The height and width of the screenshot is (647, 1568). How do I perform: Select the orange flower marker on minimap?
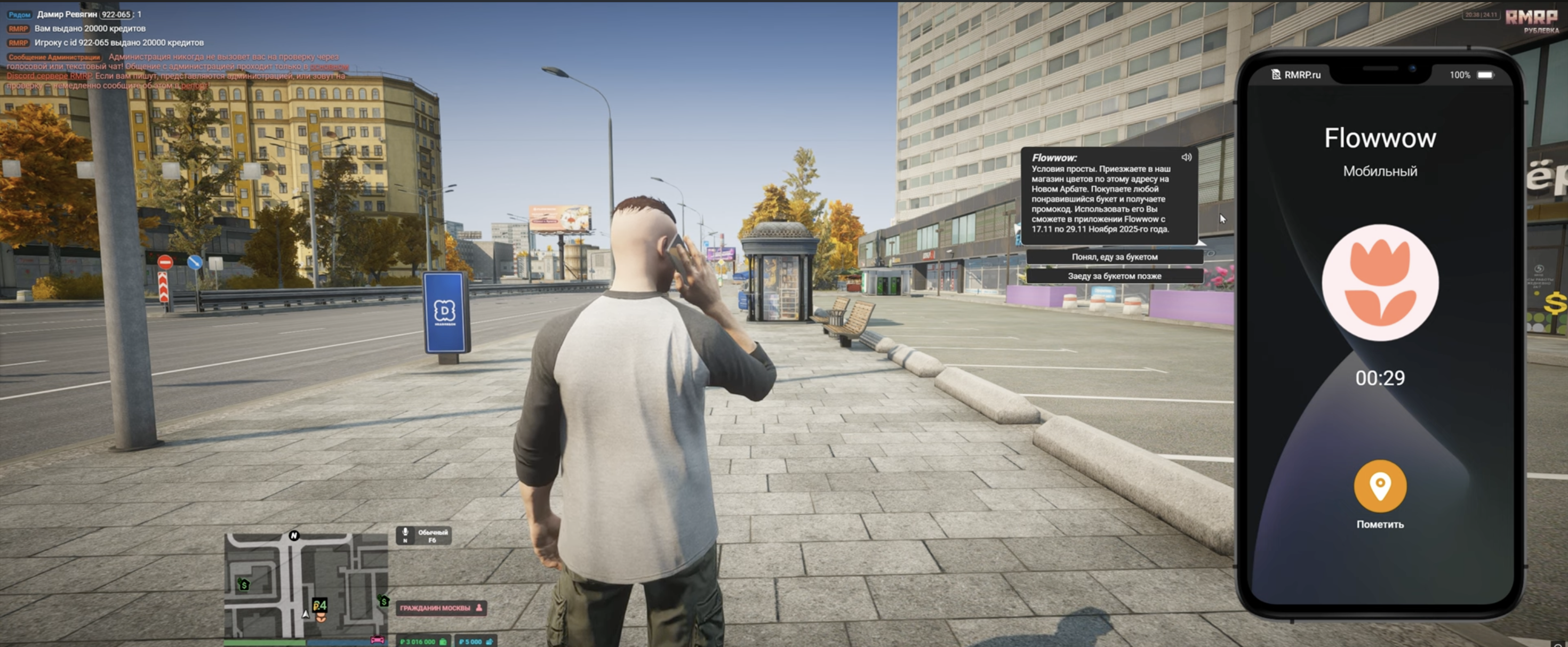click(x=321, y=618)
